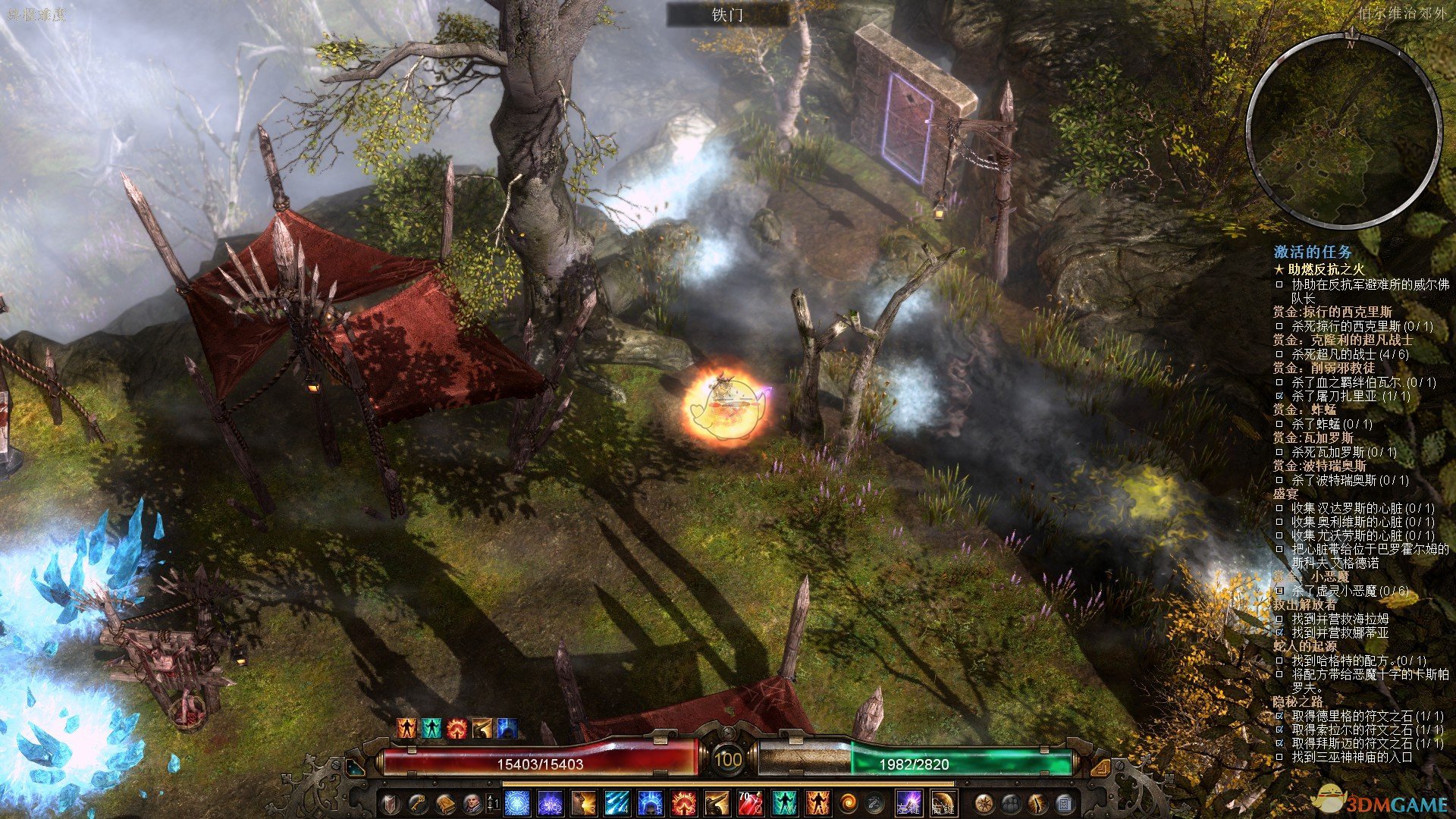The height and width of the screenshot is (819, 1456).
Task: Activate the blue rune circle skill in slot 1
Action: coord(517,802)
